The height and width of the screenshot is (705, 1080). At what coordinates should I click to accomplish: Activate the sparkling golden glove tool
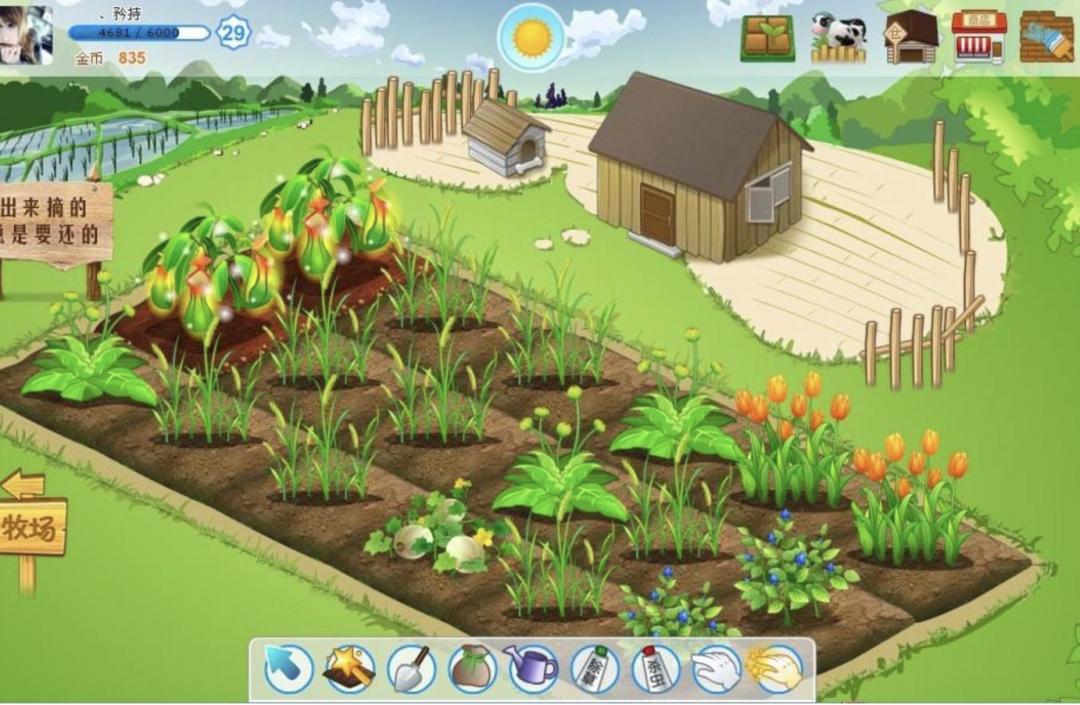776,669
